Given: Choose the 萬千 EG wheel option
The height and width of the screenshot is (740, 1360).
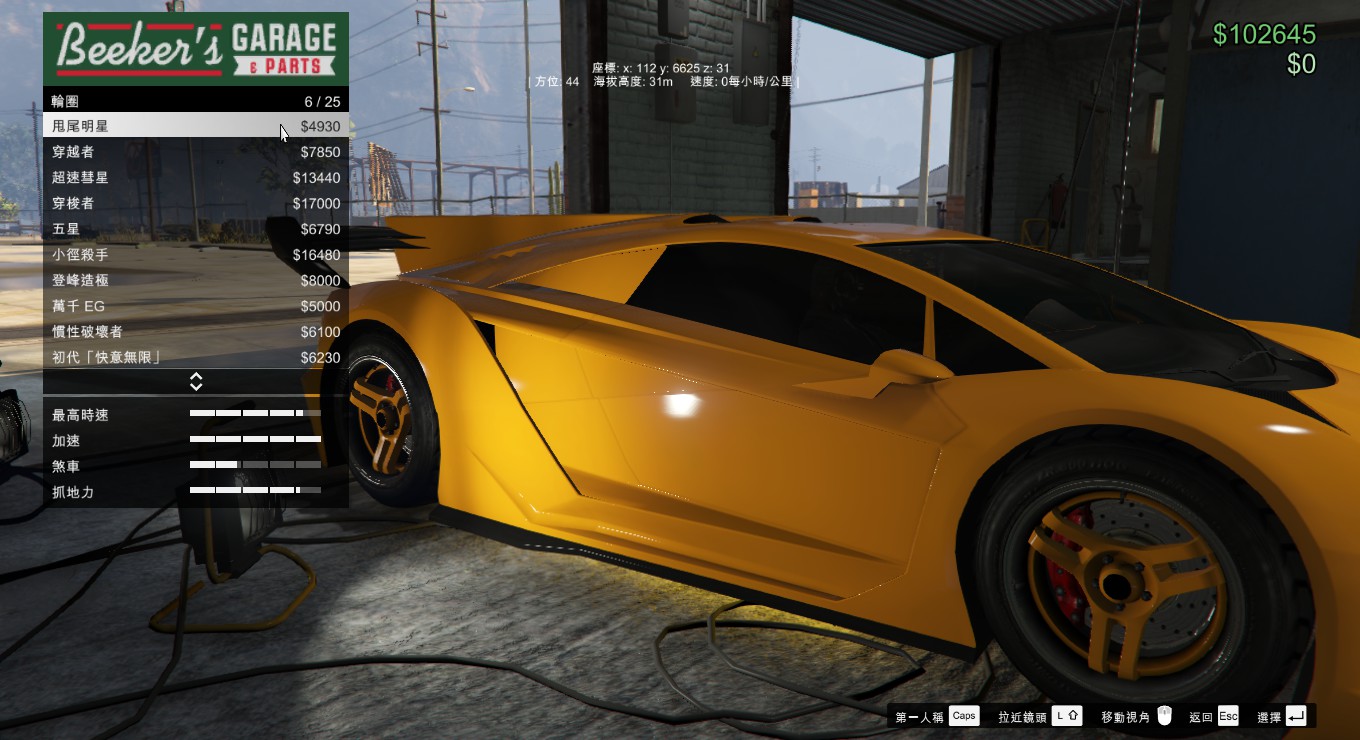Looking at the screenshot, I should tap(195, 306).
